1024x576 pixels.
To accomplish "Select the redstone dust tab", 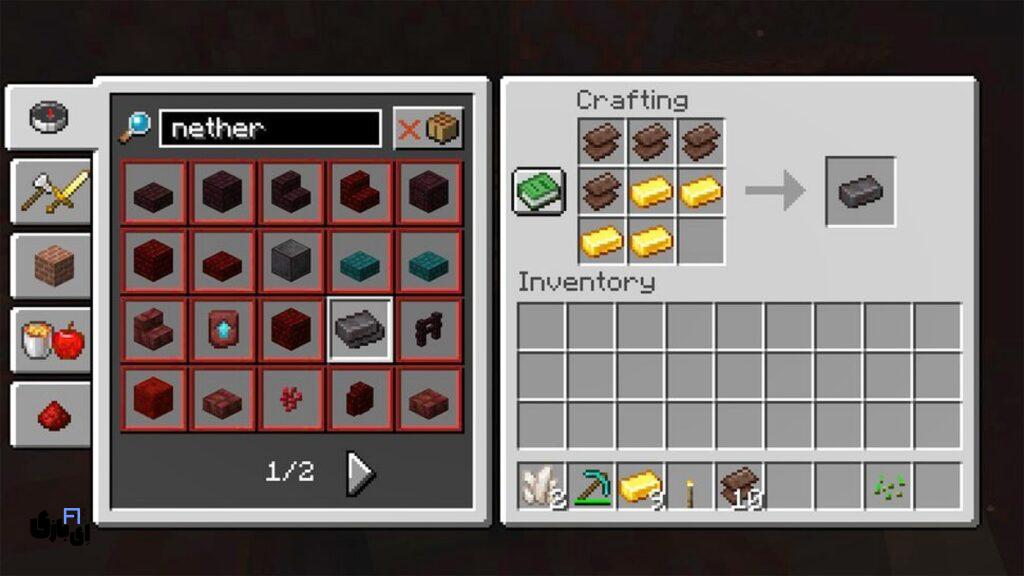I will click(x=52, y=414).
